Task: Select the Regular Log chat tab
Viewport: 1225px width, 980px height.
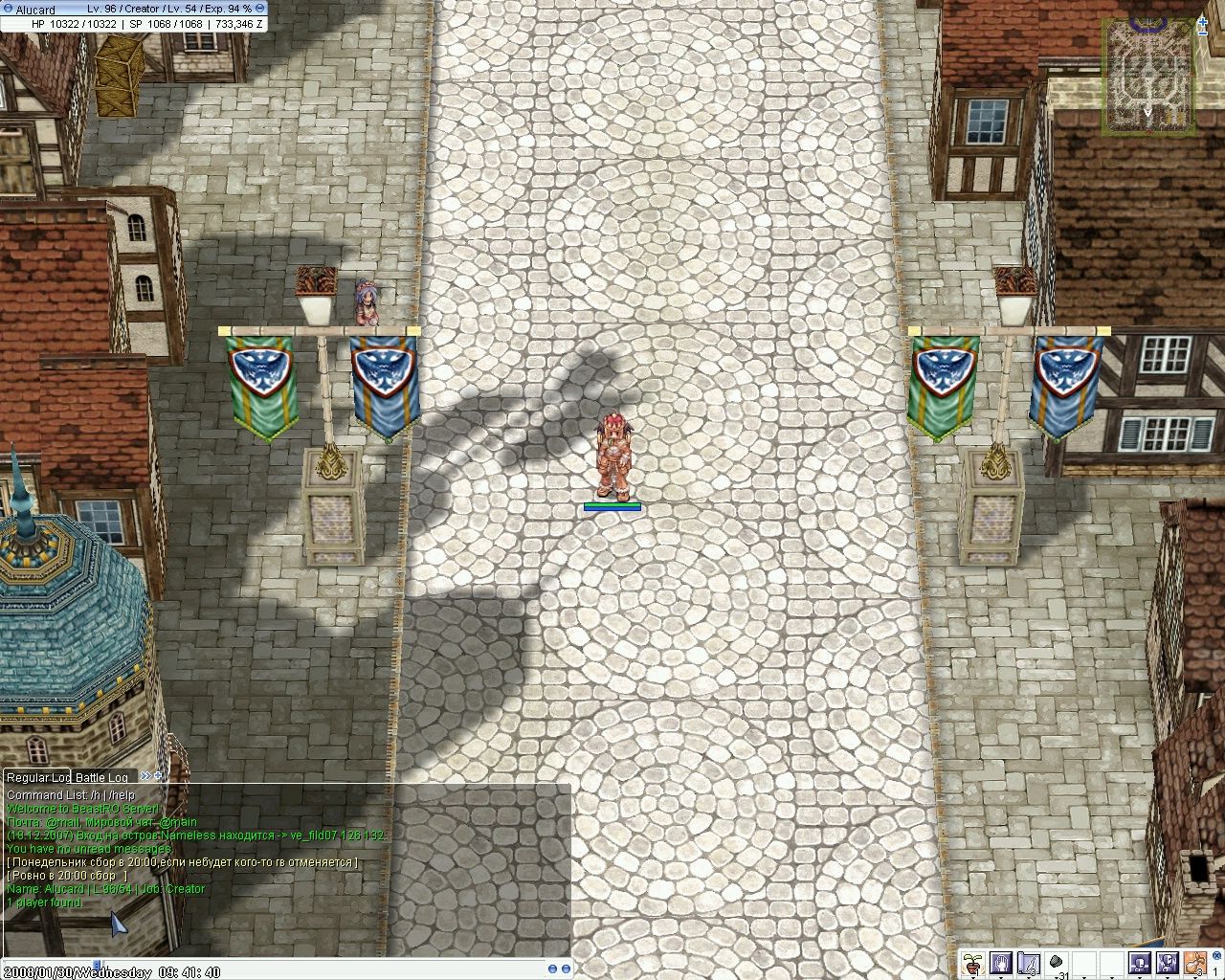Action: coord(38,777)
